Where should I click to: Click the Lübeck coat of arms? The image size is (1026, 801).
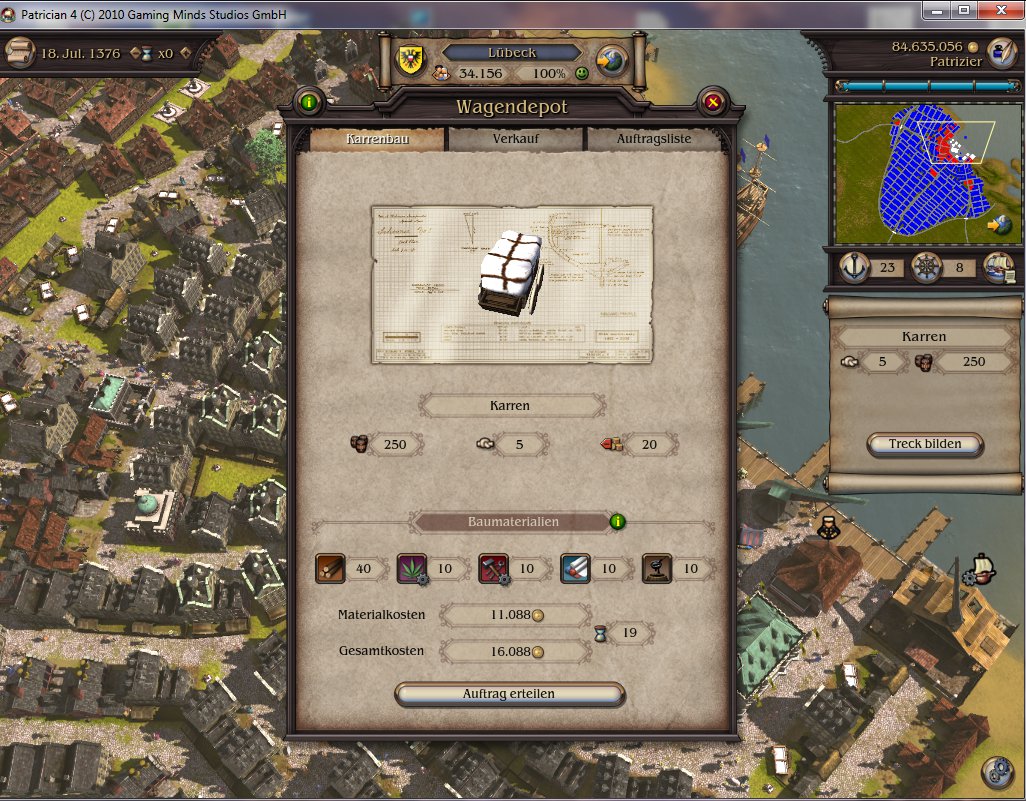[x=410, y=59]
